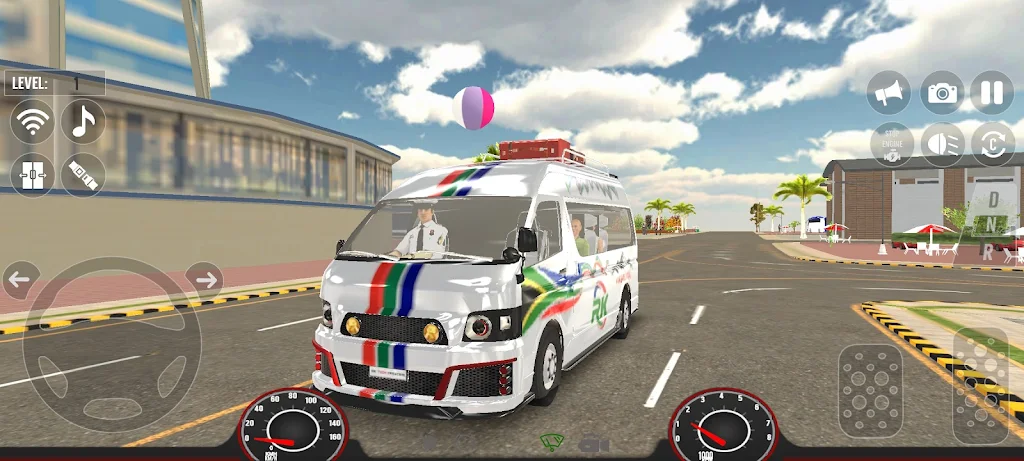The width and height of the screenshot is (1024, 461).
Task: Switch the camera view with the C button
Action: 991,144
